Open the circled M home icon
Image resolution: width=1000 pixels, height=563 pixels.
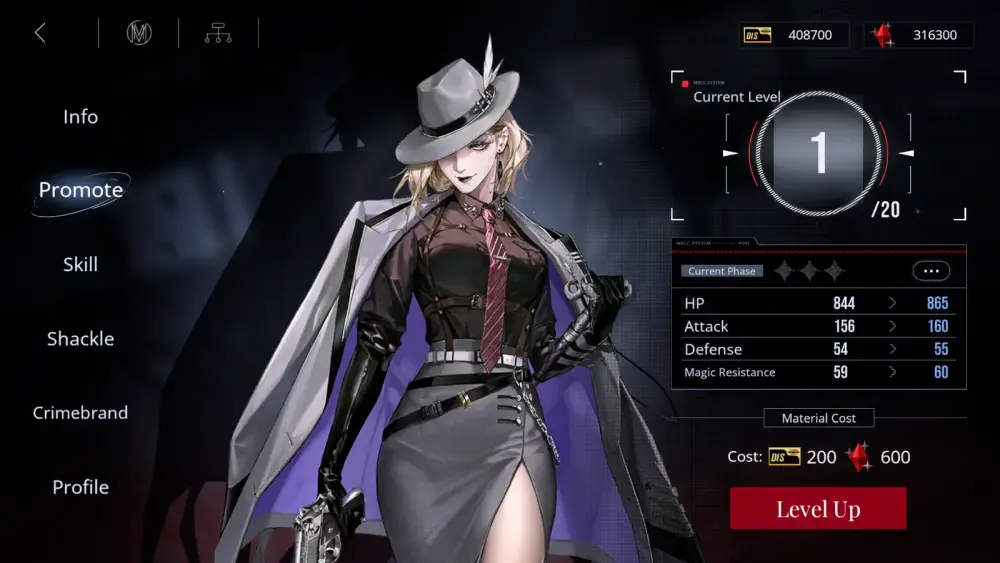click(x=139, y=33)
